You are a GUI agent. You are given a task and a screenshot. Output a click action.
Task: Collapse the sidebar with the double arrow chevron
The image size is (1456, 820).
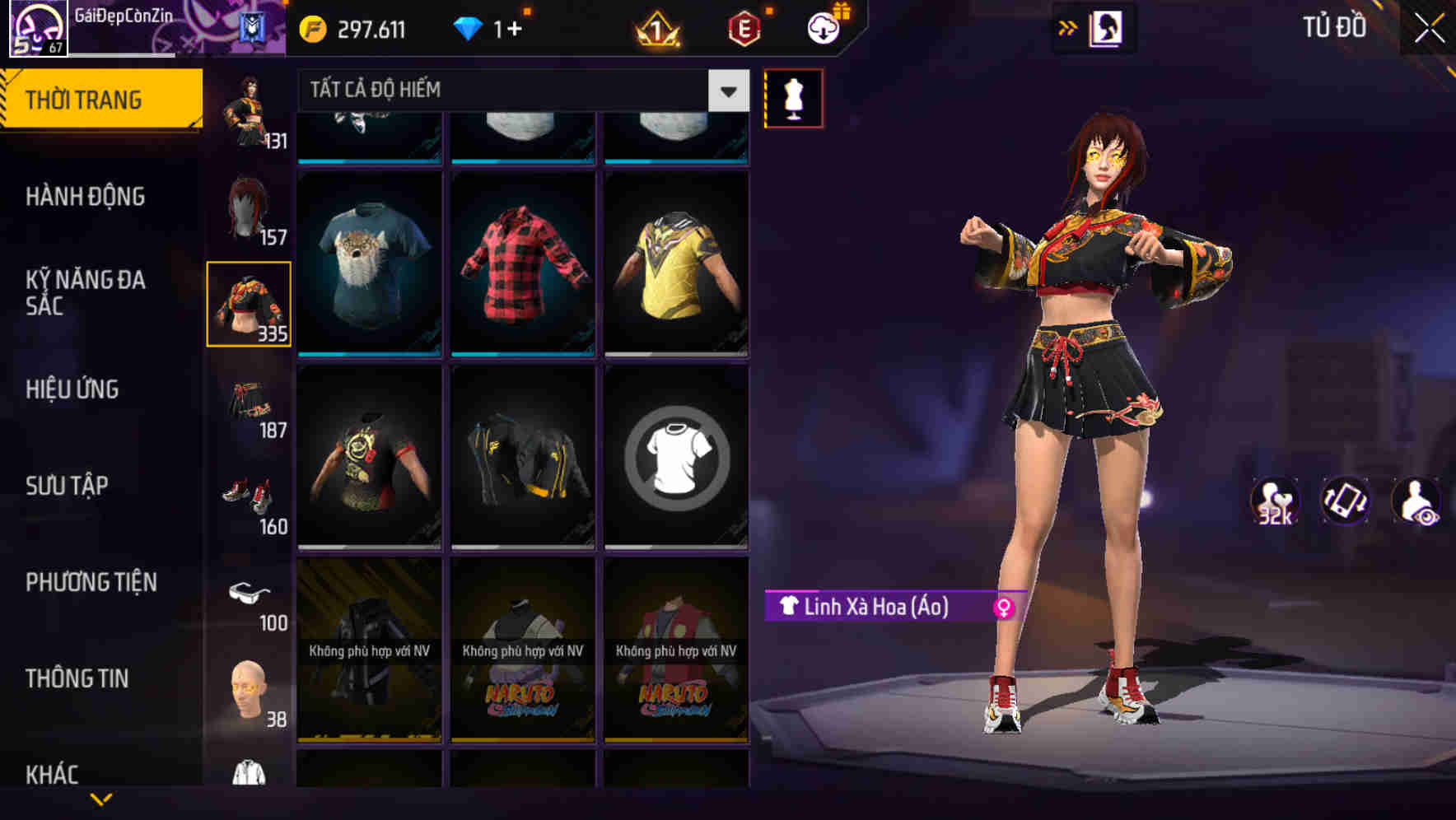click(1068, 26)
